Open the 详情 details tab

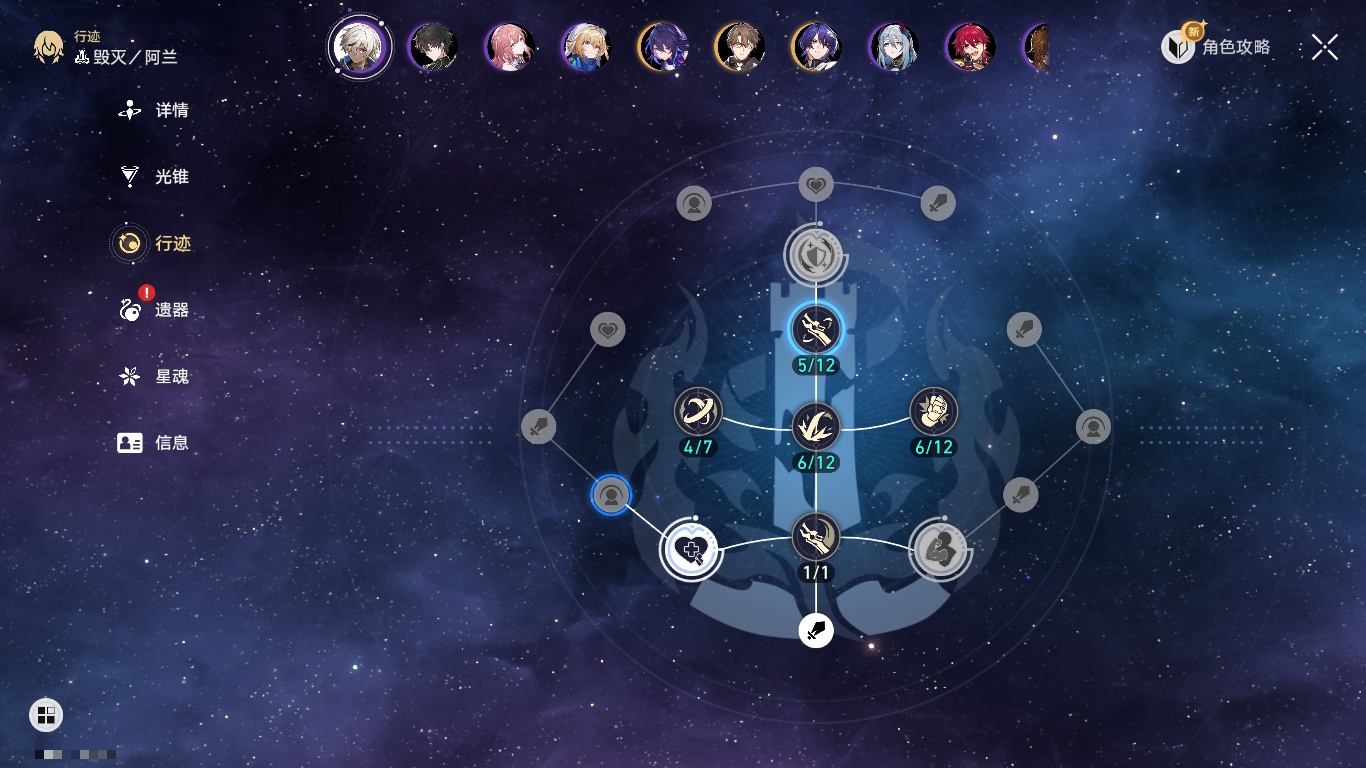[155, 111]
